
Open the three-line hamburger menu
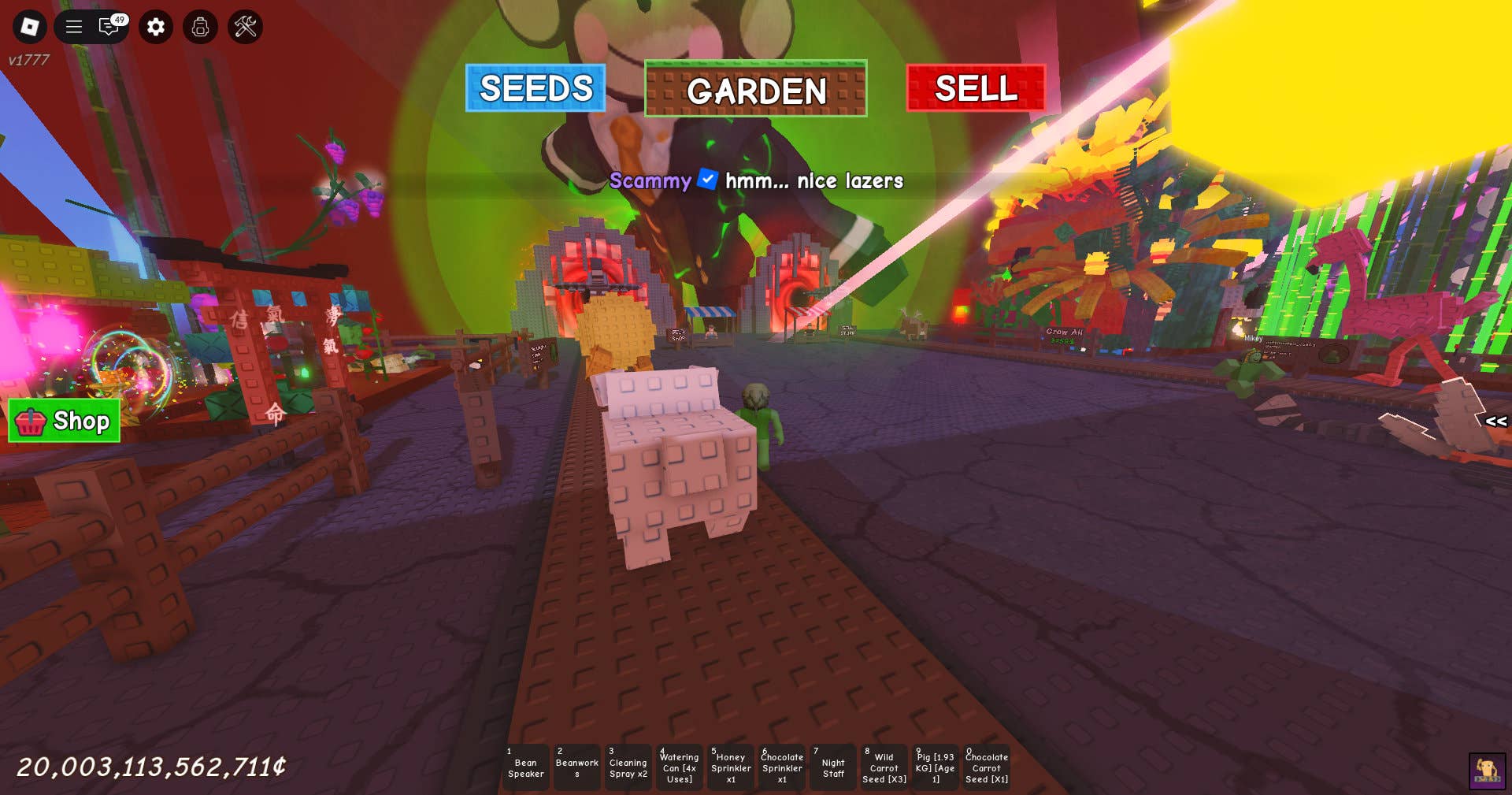tap(74, 27)
